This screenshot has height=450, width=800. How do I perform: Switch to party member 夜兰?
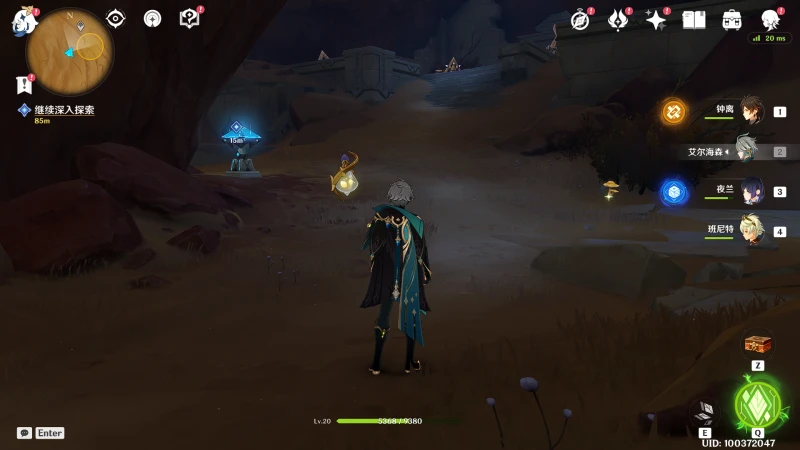pos(751,191)
